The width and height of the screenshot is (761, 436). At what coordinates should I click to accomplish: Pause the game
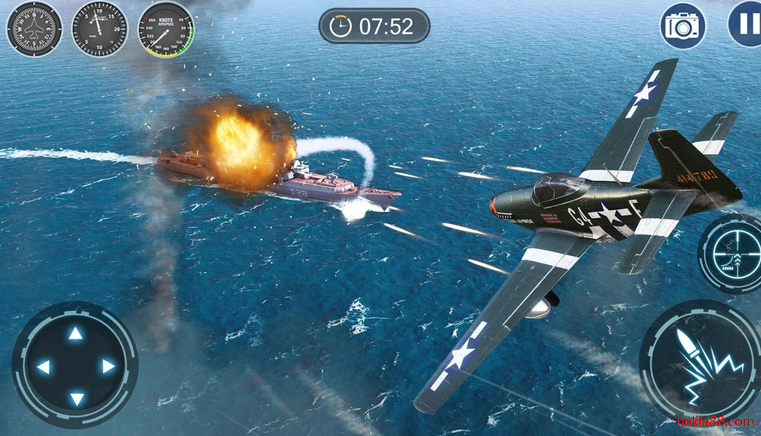click(745, 25)
